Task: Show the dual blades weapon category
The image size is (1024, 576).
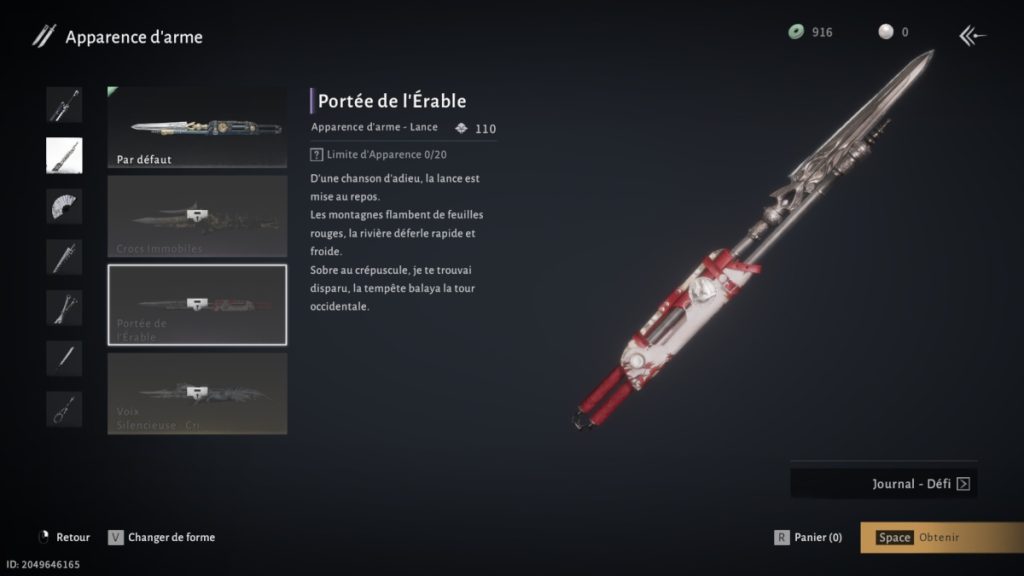Action: [x=64, y=308]
